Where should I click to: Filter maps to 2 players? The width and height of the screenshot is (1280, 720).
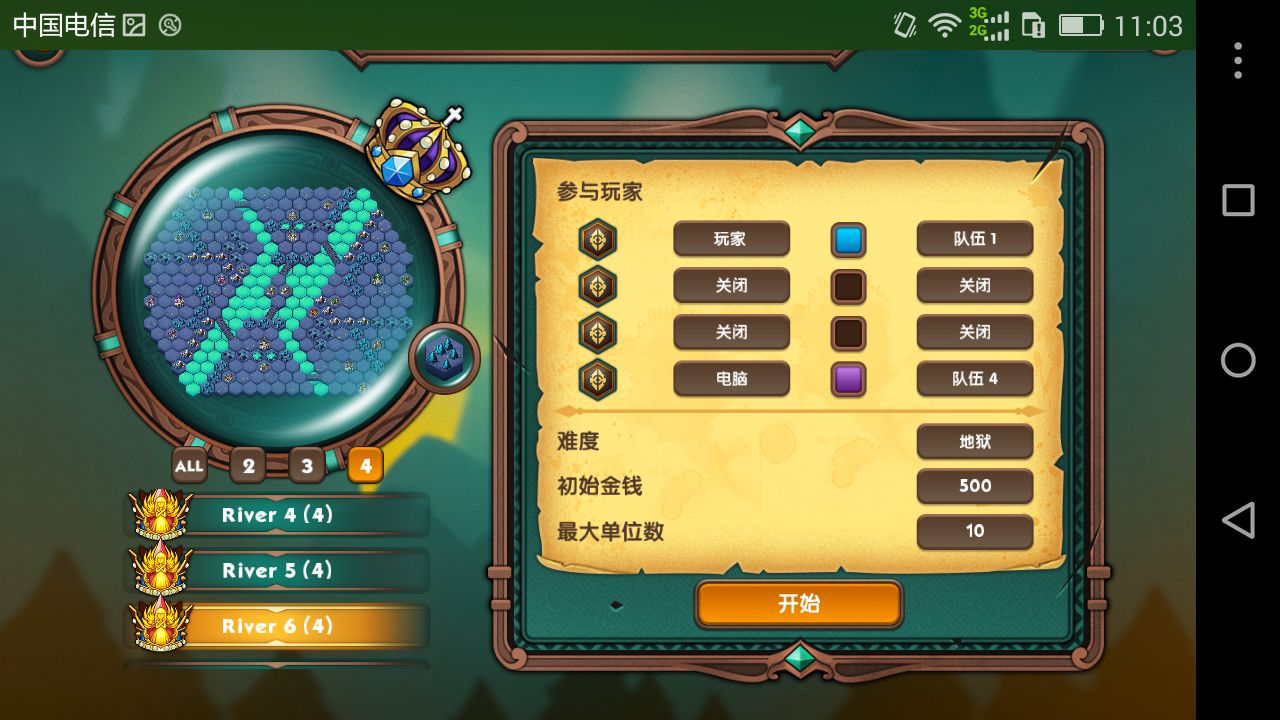[x=248, y=466]
